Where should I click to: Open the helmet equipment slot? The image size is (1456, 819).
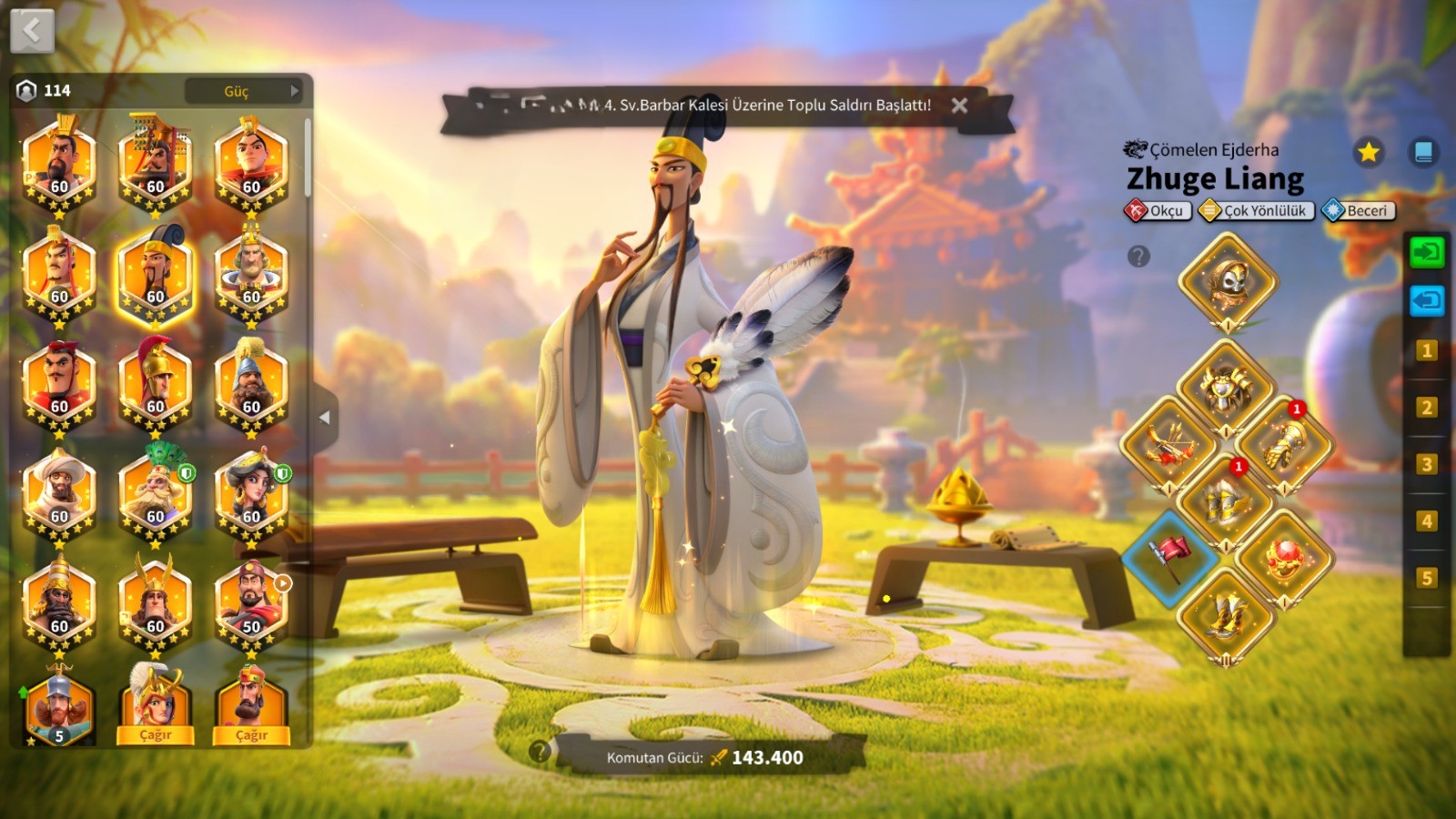tap(1228, 281)
